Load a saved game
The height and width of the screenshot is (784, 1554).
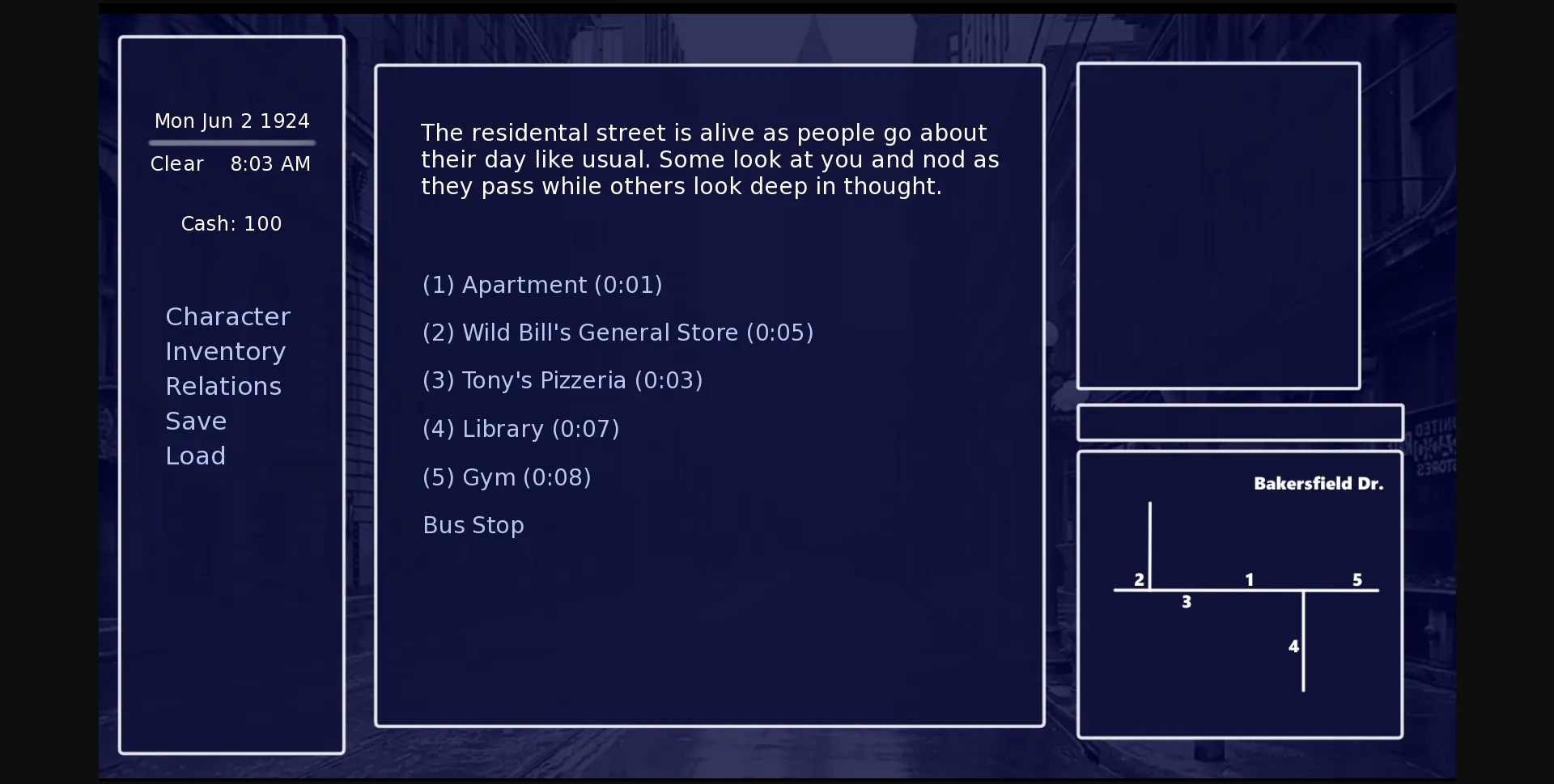195,456
